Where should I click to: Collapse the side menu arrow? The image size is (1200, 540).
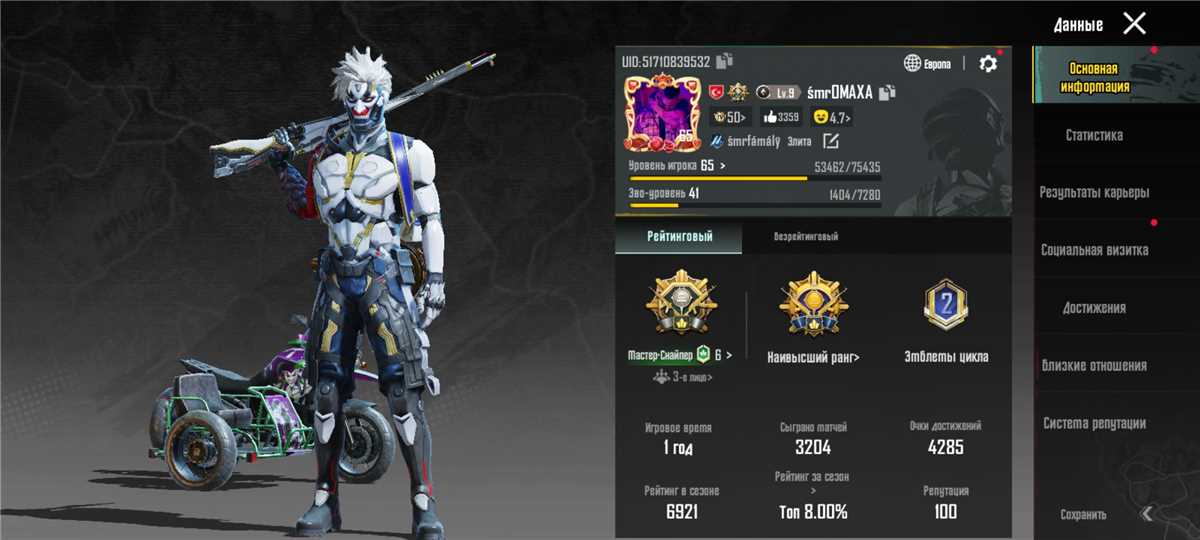click(x=1148, y=513)
